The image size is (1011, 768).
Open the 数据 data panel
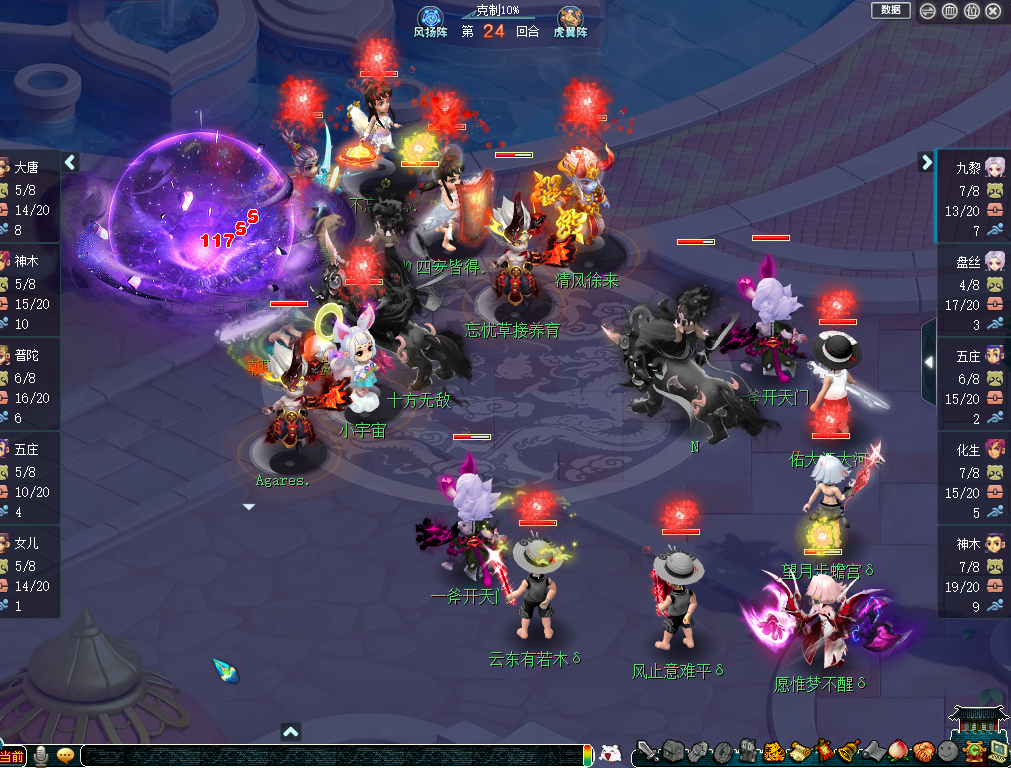[890, 10]
